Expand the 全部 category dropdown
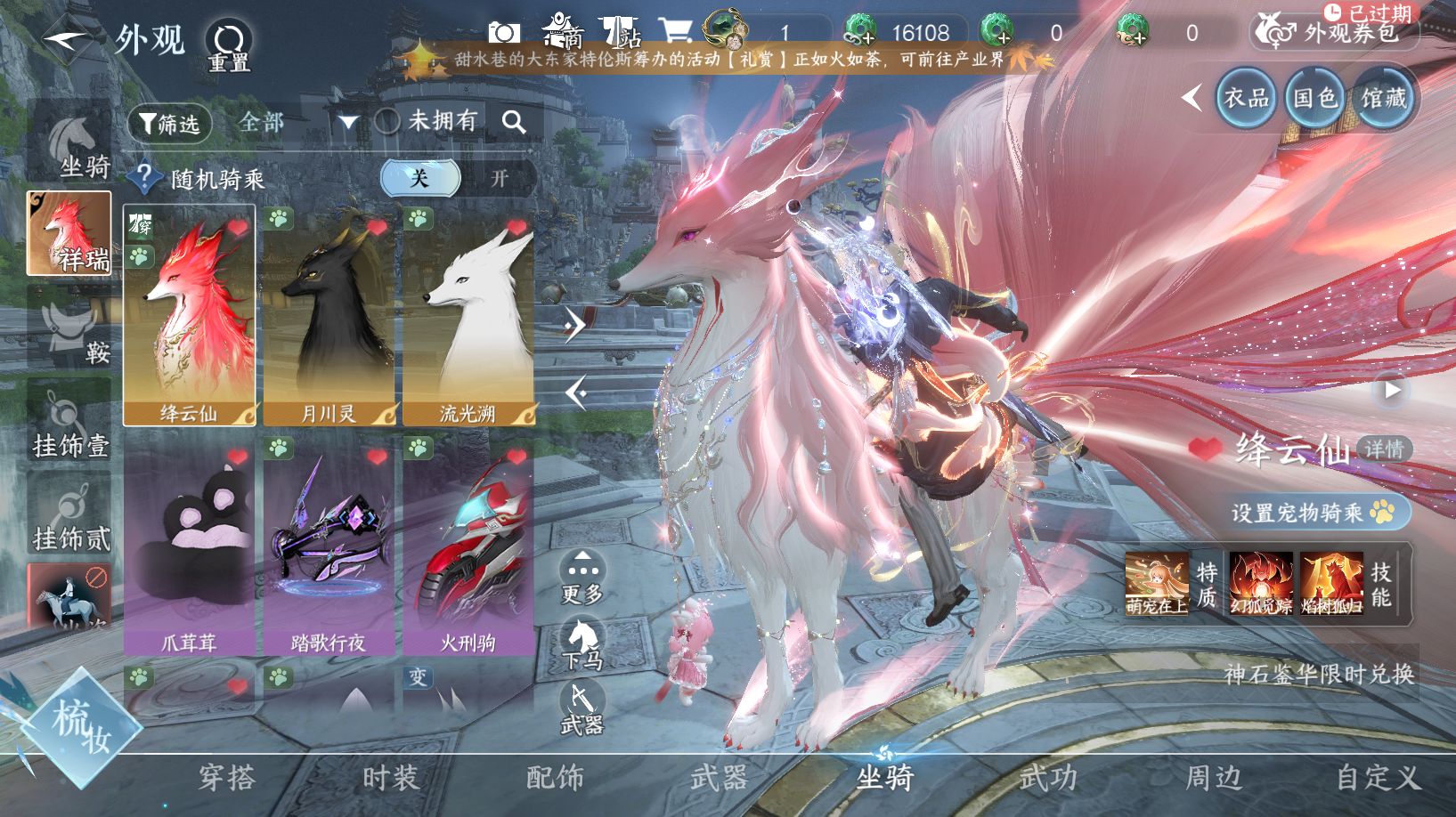The image size is (1456, 817). pos(346,122)
